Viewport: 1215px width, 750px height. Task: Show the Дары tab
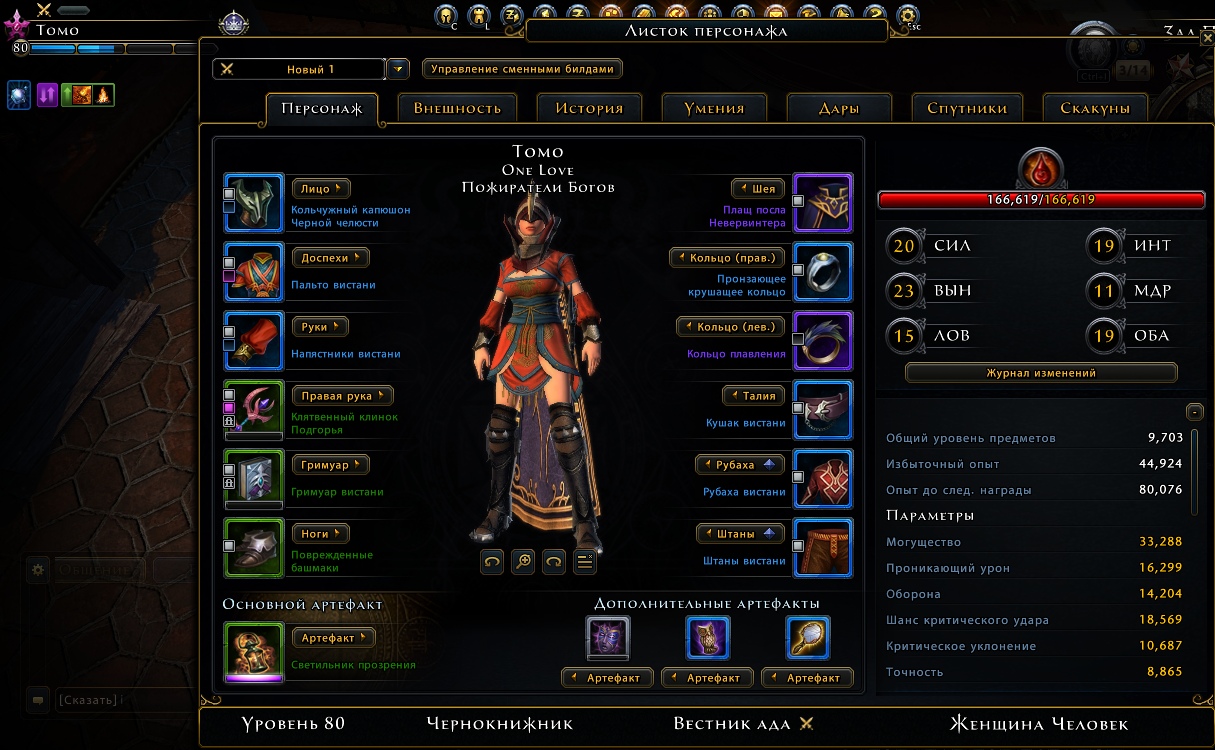pos(838,108)
